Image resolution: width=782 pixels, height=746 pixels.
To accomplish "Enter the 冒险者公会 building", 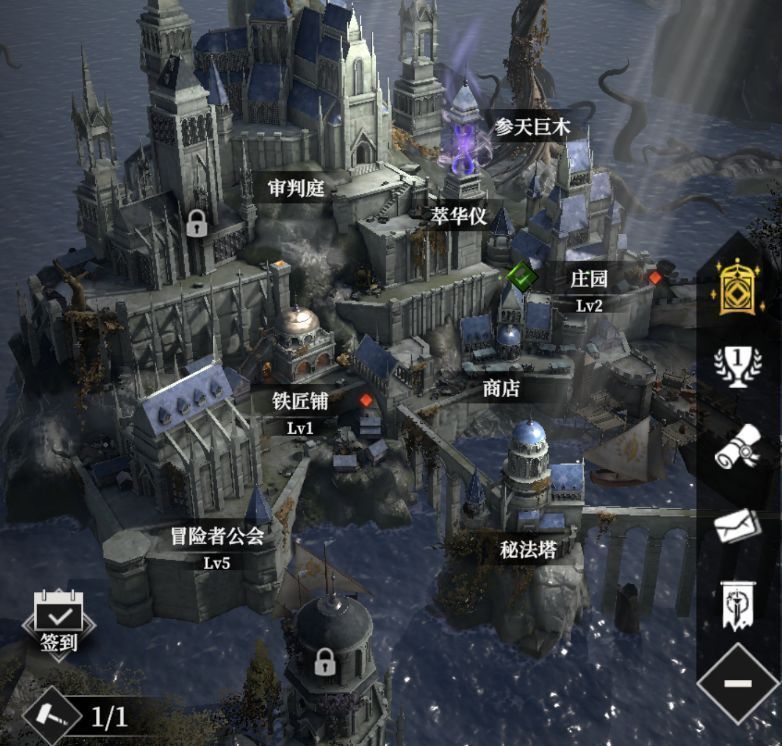I will tap(217, 537).
